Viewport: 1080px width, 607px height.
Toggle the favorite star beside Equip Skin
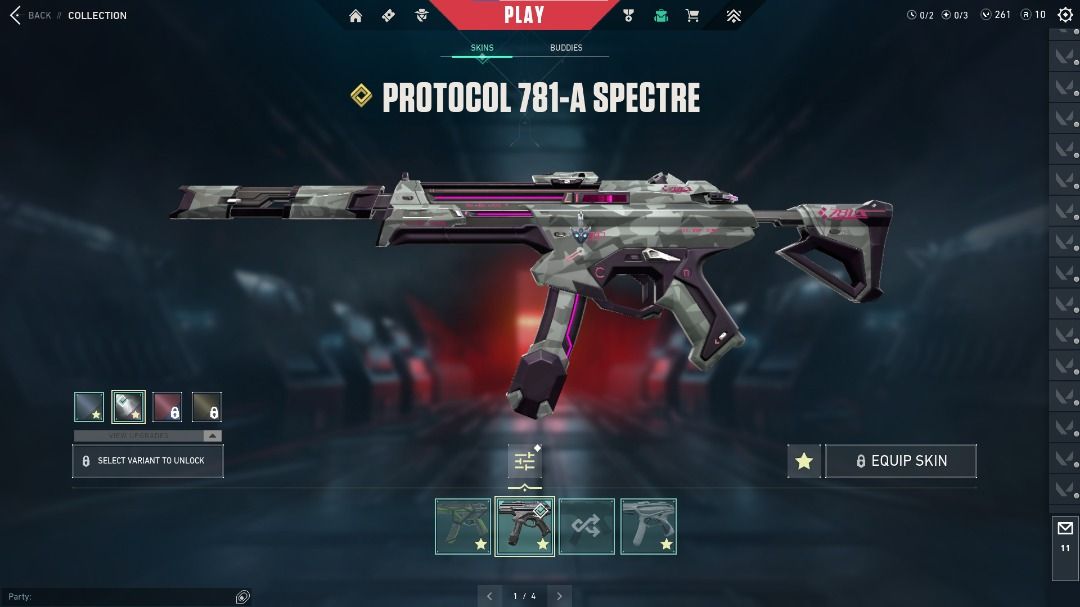click(x=804, y=461)
